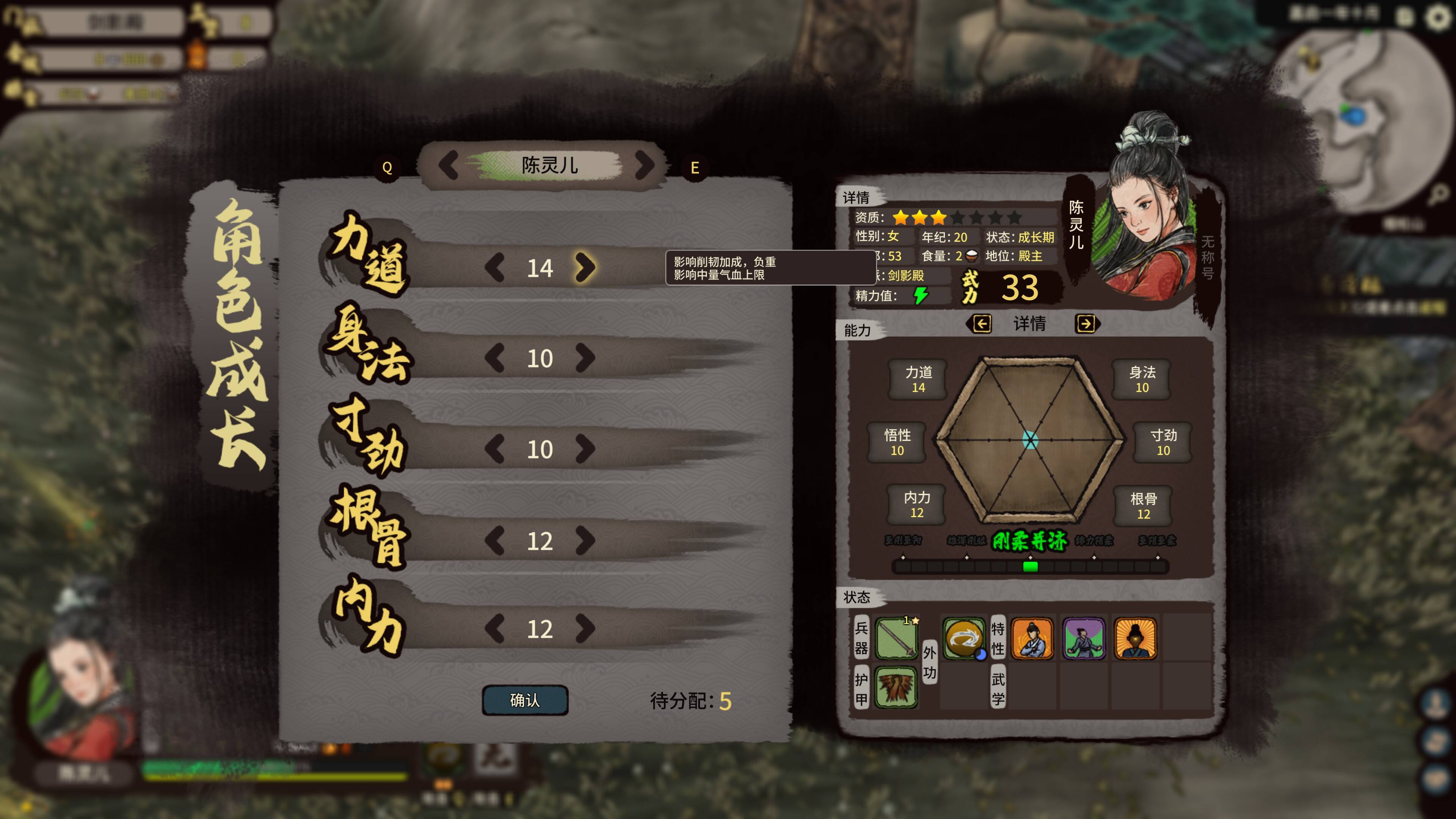The image size is (1456, 819).
Task: Show next 详情 page in character panel
Action: click(1085, 324)
